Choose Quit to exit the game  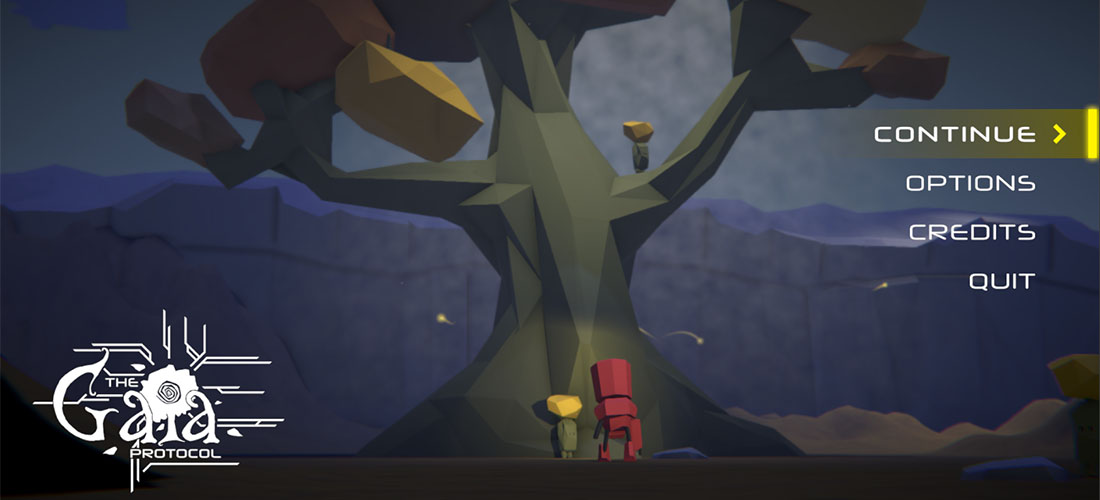click(1001, 281)
